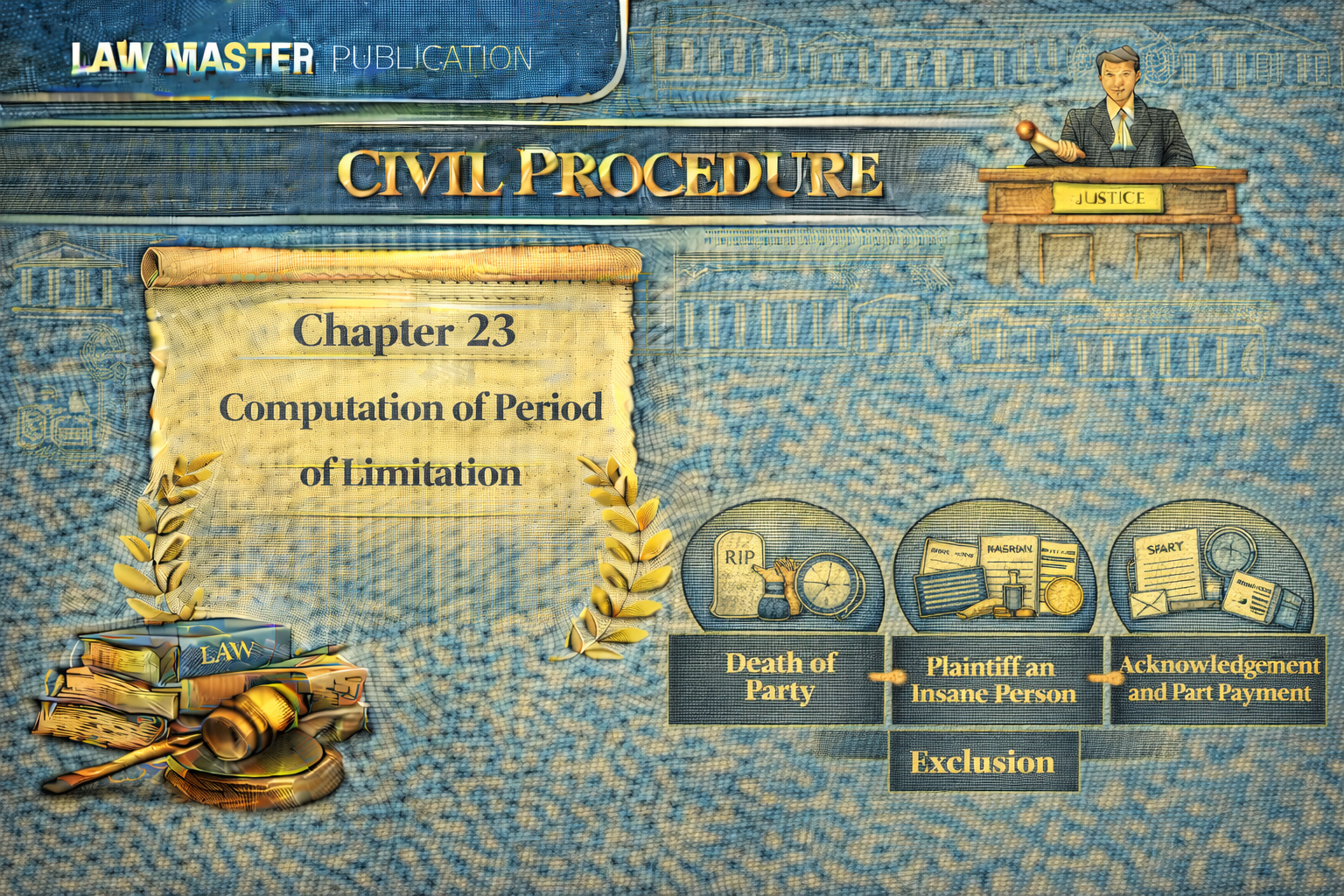The height and width of the screenshot is (896, 1344).
Task: Open the Exclusion section
Action: [x=983, y=762]
